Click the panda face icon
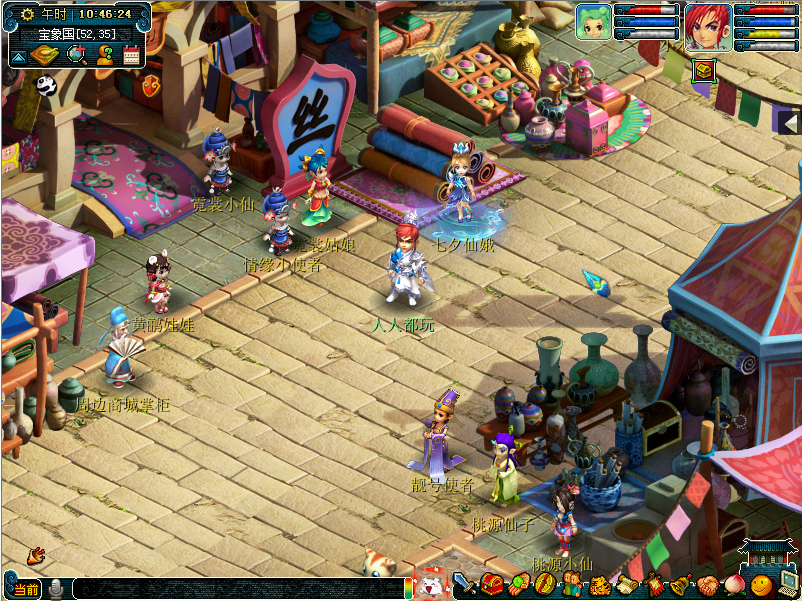Image resolution: width=802 pixels, height=601 pixels. pyautogui.click(x=46, y=86)
